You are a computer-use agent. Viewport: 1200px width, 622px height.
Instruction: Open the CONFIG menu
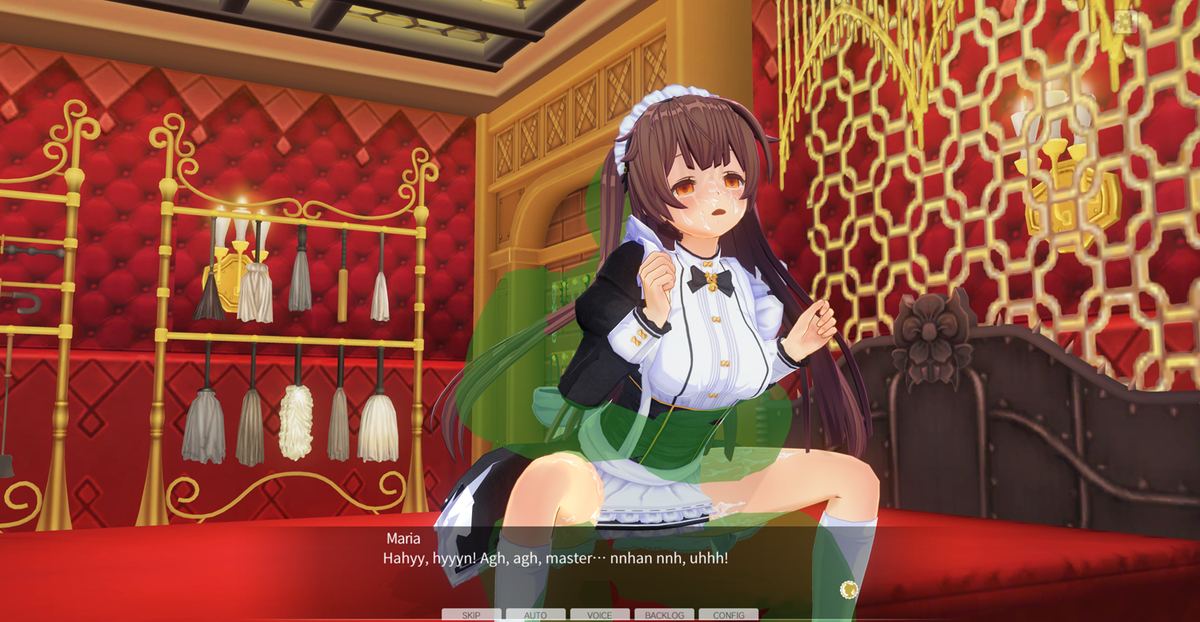pos(728,615)
